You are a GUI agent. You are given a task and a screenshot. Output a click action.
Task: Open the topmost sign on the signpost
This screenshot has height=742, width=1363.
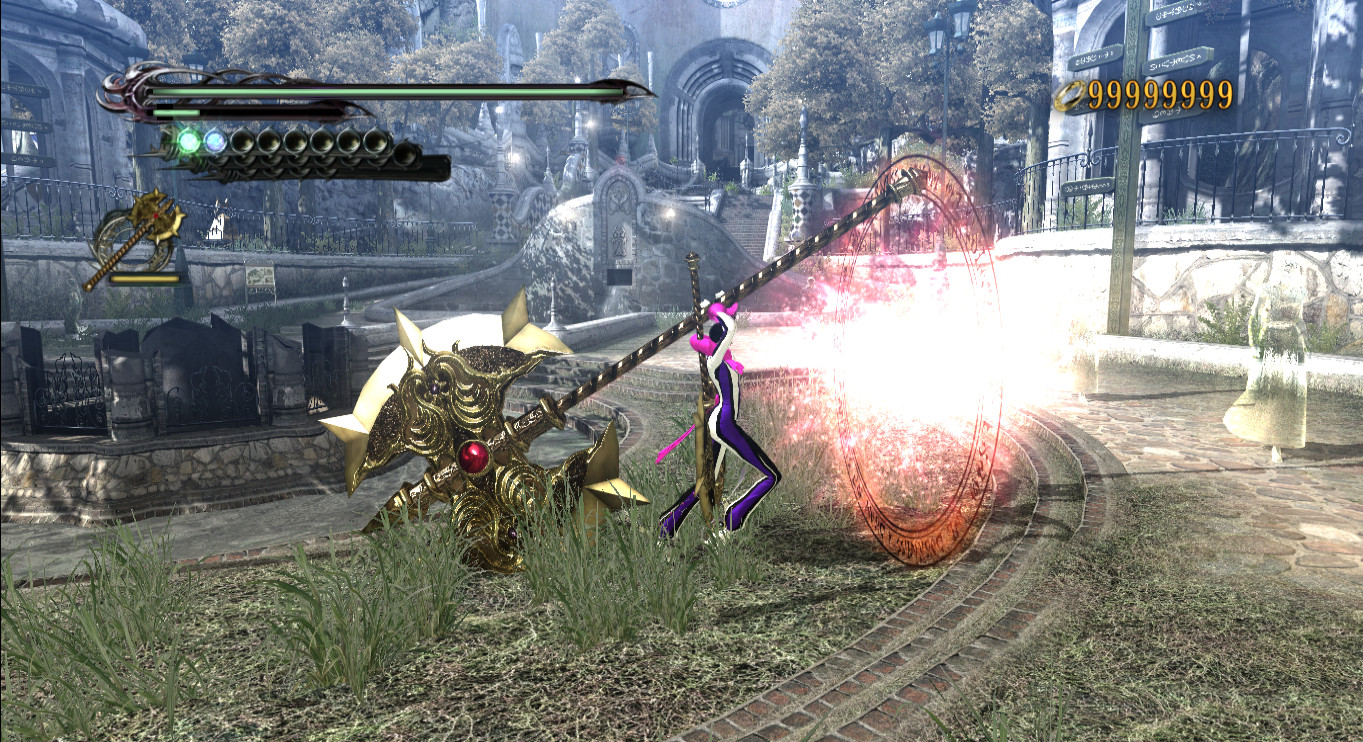(x=1171, y=14)
